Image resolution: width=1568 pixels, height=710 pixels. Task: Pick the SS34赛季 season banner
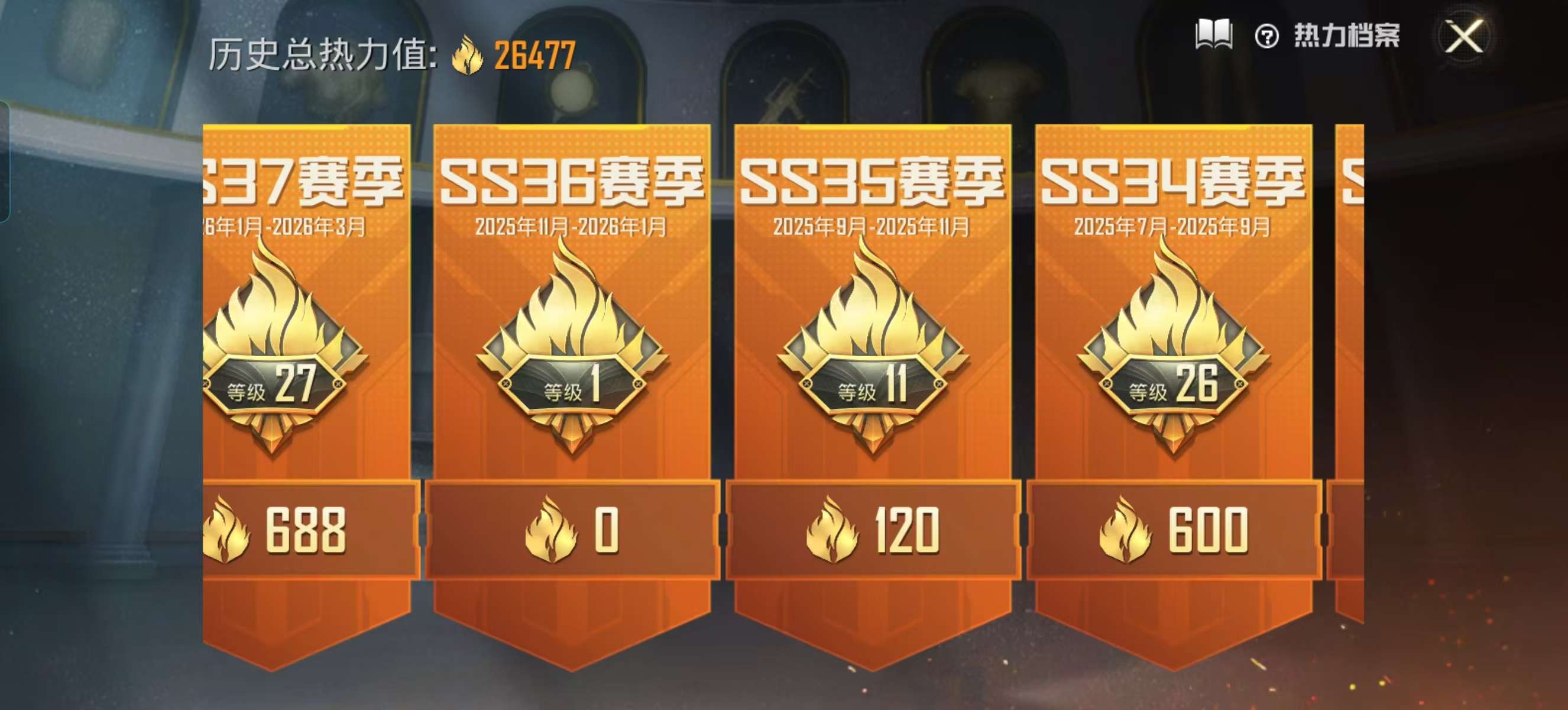tap(1173, 365)
